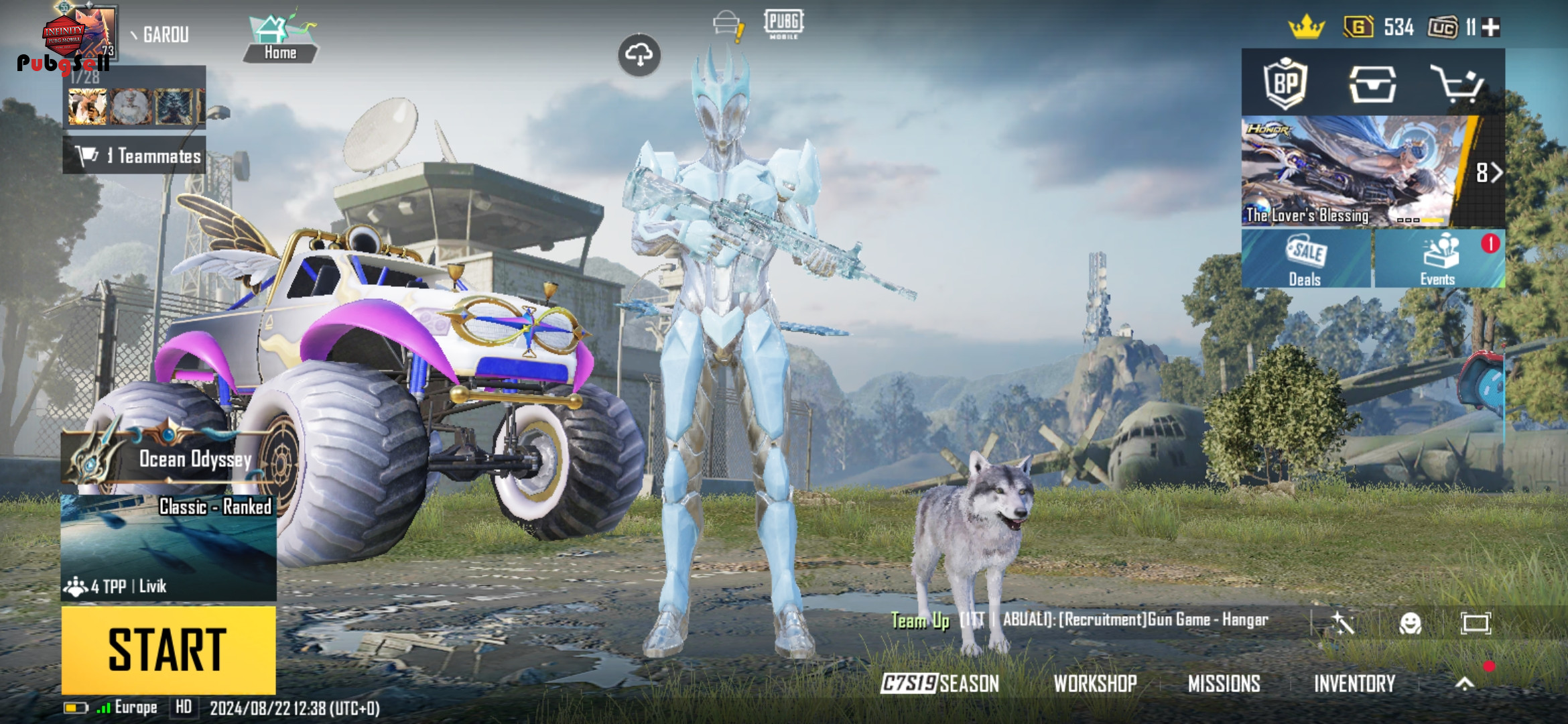Tap the yellow START button
Viewport: 1568px width, 724px height.
click(x=168, y=649)
